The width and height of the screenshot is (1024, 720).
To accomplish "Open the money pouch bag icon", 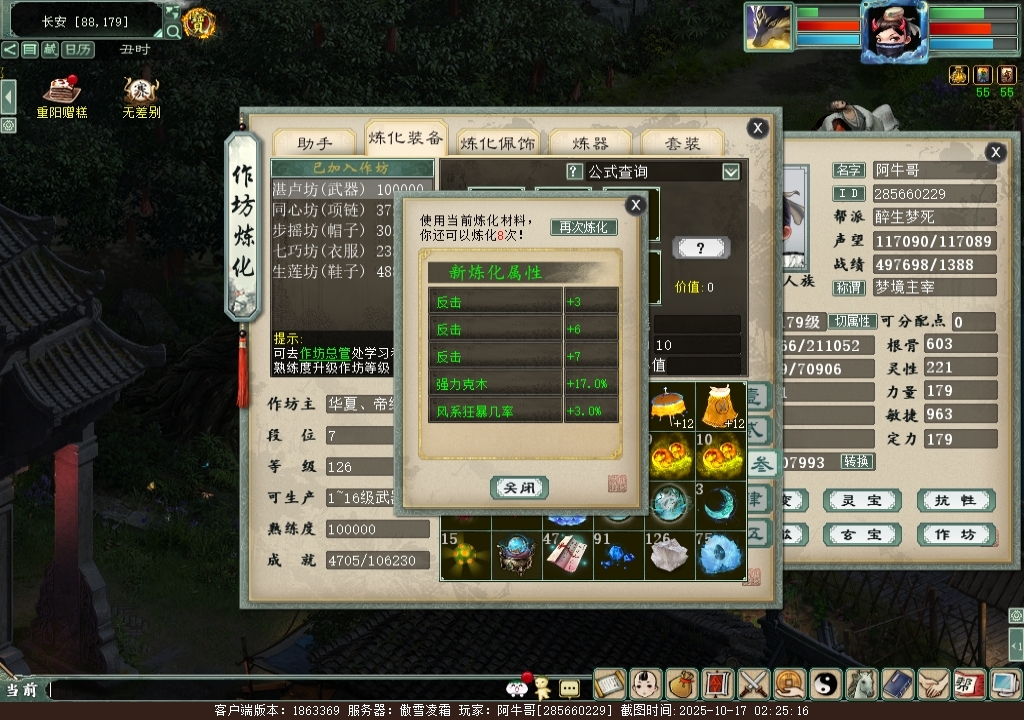I will point(681,684).
